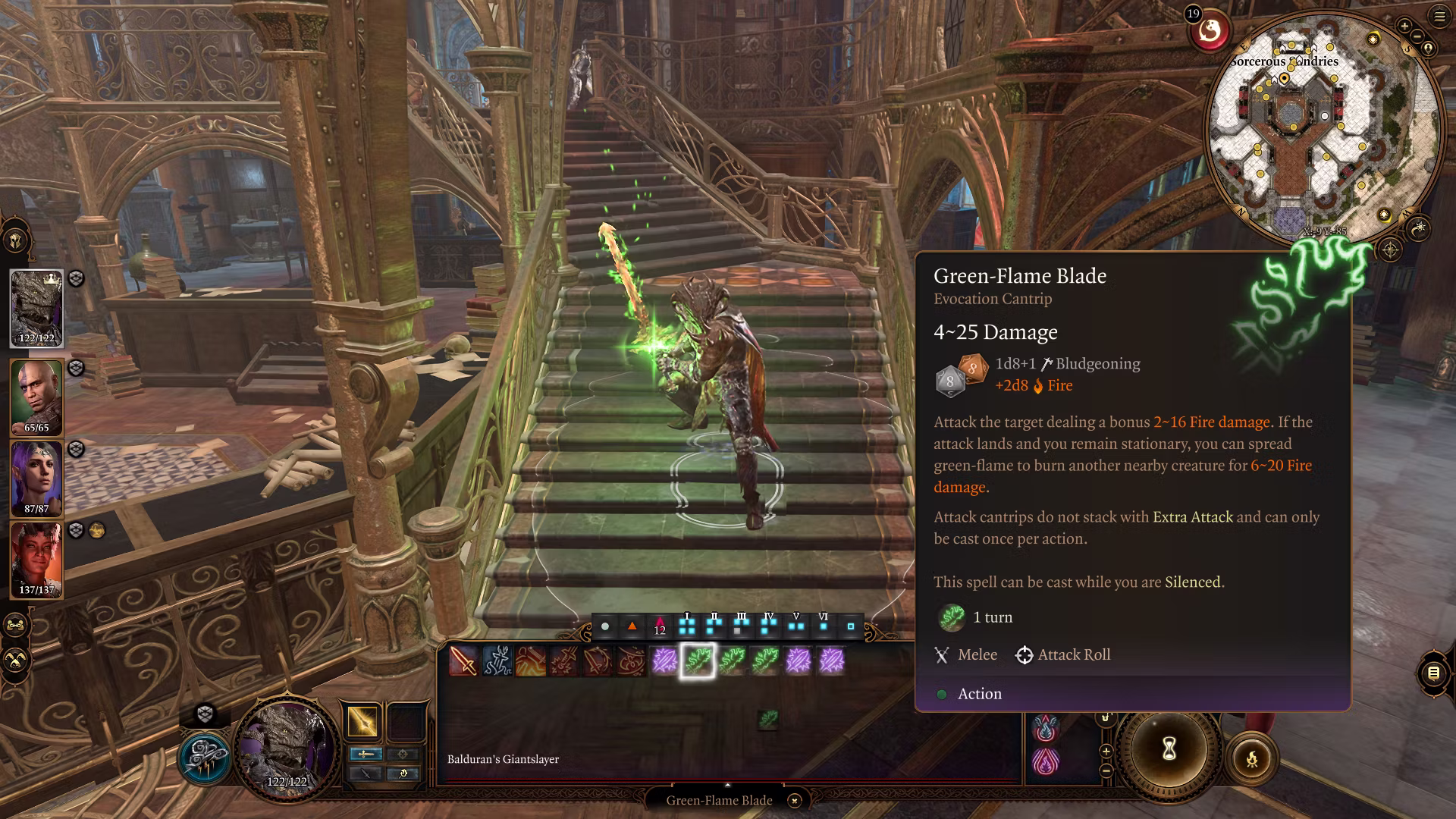The image size is (1456, 819).
Task: Select the purple-haired party member portrait
Action: pos(36,479)
